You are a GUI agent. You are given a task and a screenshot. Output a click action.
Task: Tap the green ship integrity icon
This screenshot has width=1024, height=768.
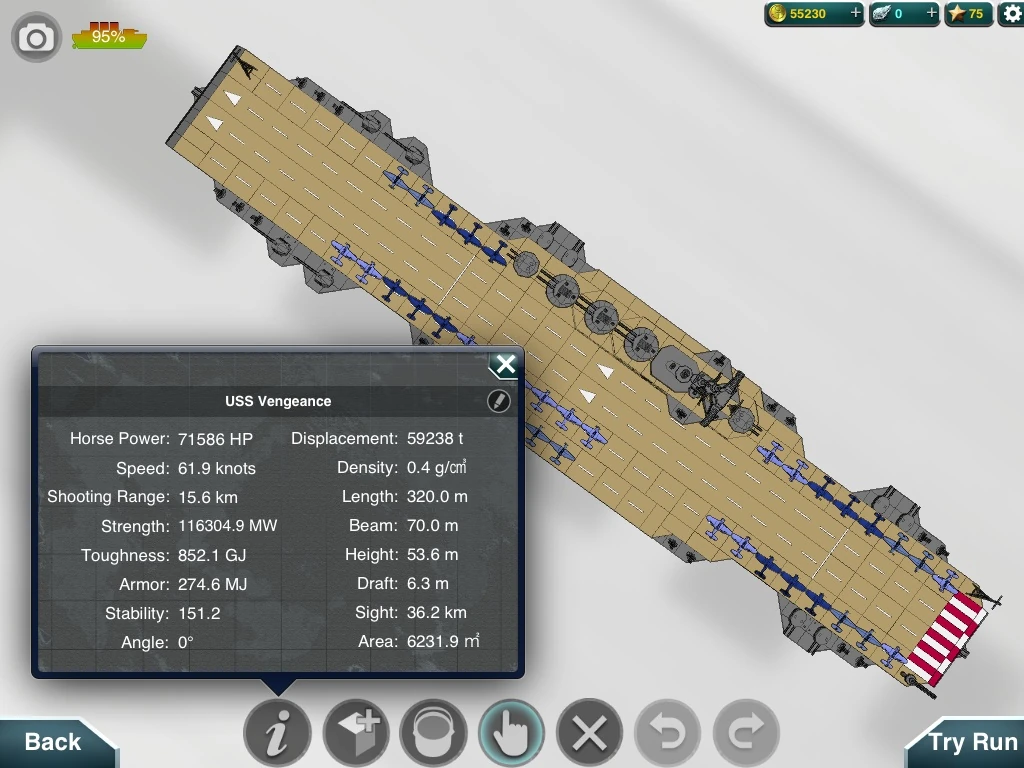coord(108,37)
